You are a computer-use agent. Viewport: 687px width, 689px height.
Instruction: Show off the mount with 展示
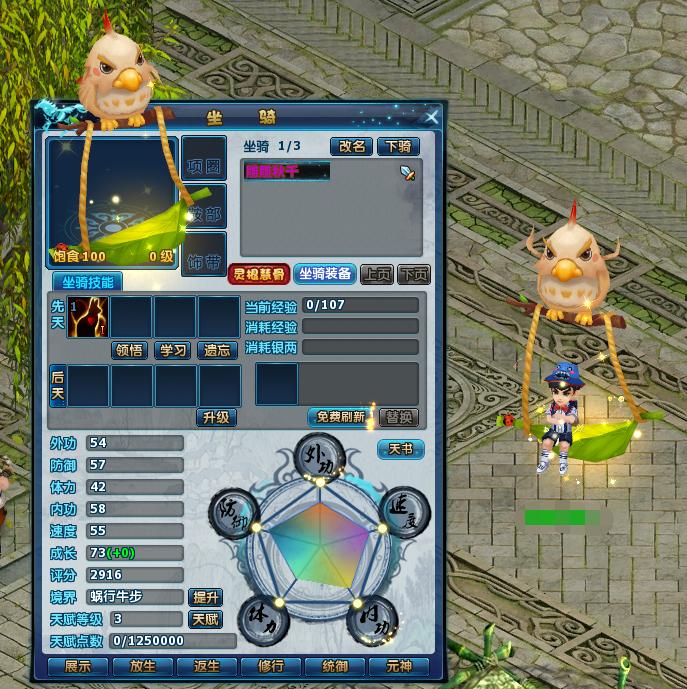click(x=77, y=666)
